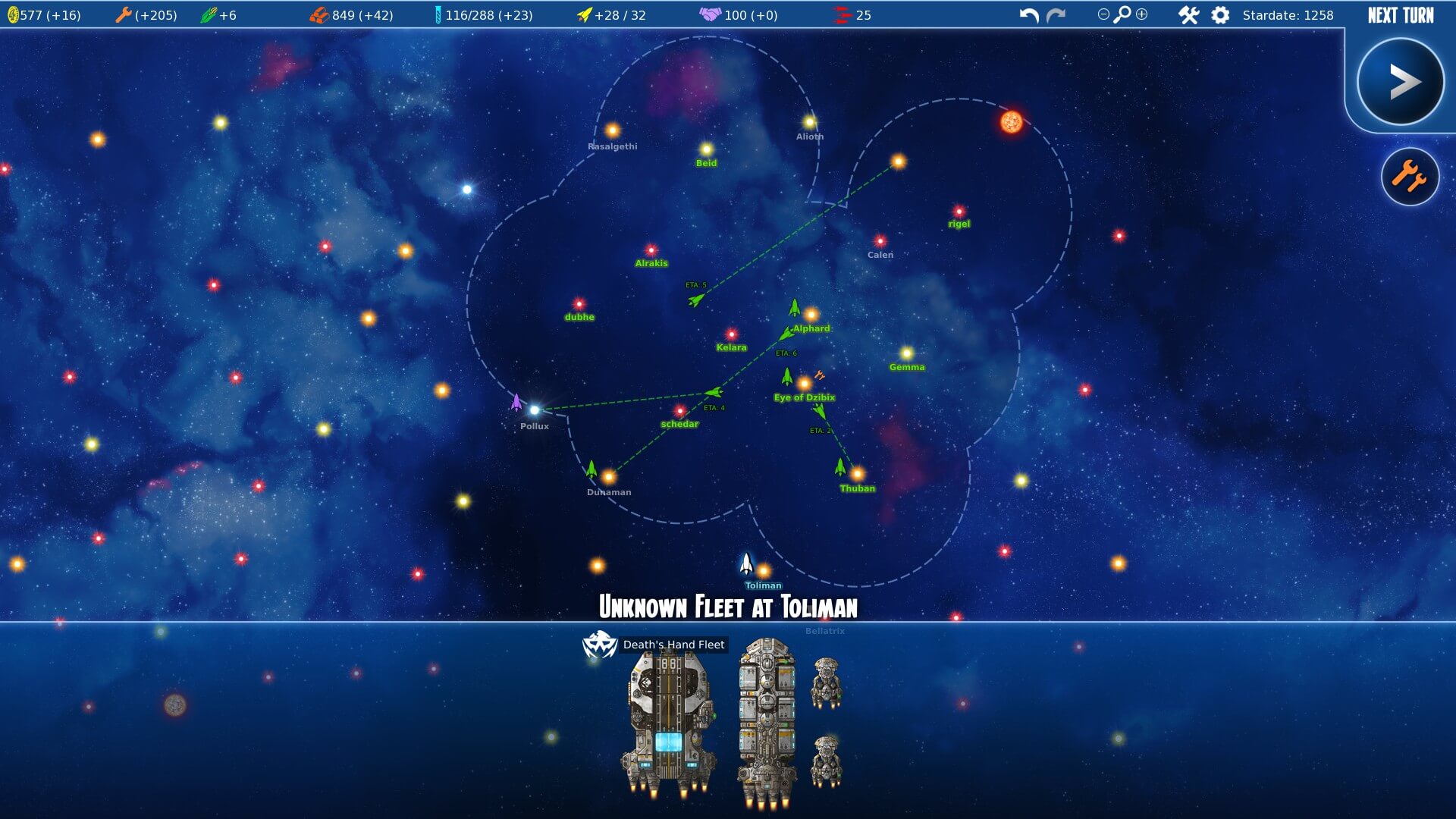The image size is (1456, 819).
Task: End the turn with the arrow button
Action: point(1400,82)
